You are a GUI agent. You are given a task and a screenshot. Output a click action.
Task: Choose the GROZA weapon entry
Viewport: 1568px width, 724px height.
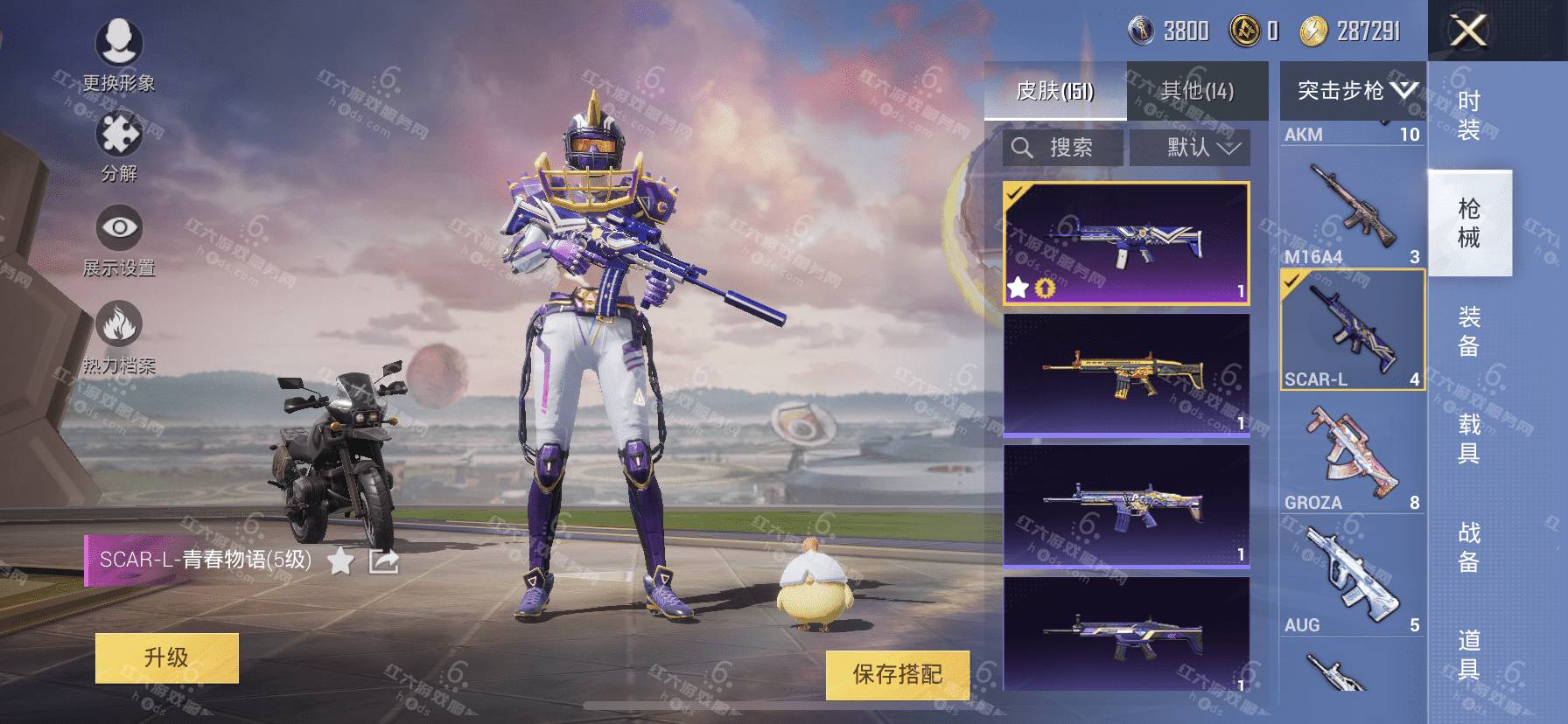coord(1353,455)
